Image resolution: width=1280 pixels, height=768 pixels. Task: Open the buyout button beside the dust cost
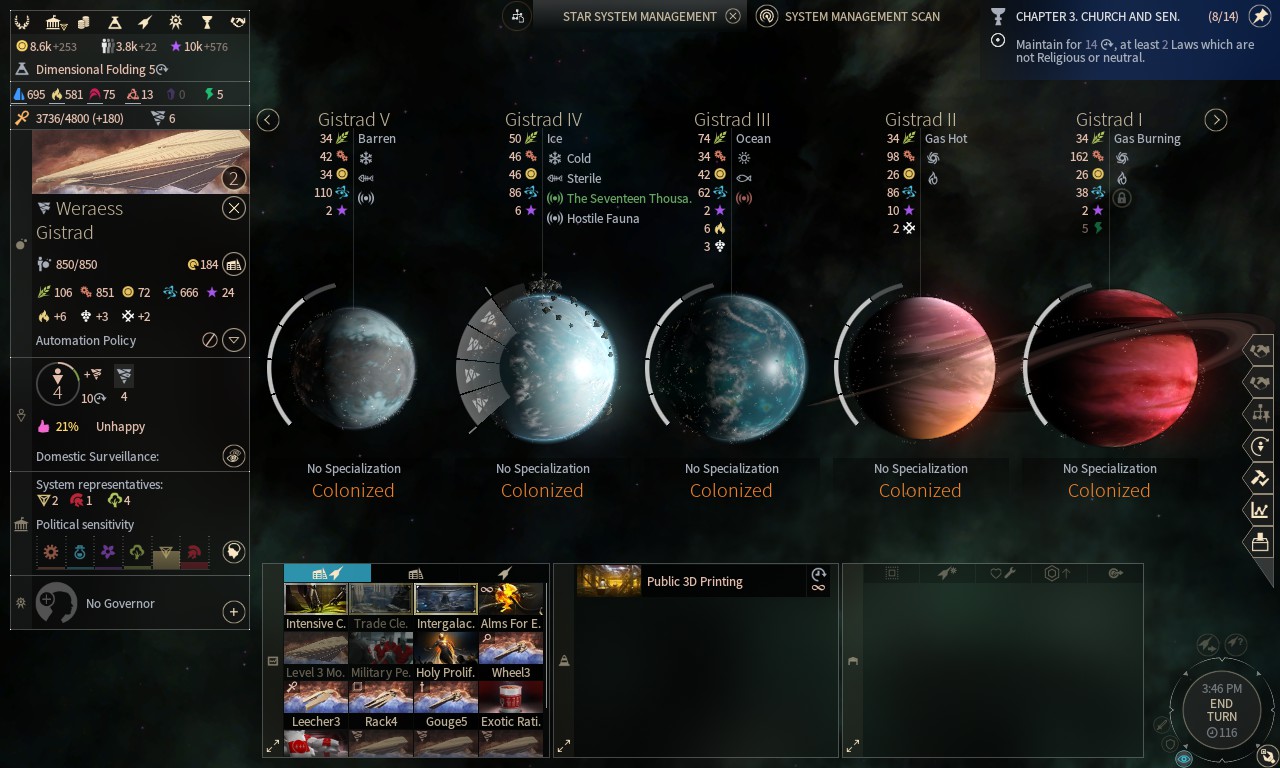point(233,264)
